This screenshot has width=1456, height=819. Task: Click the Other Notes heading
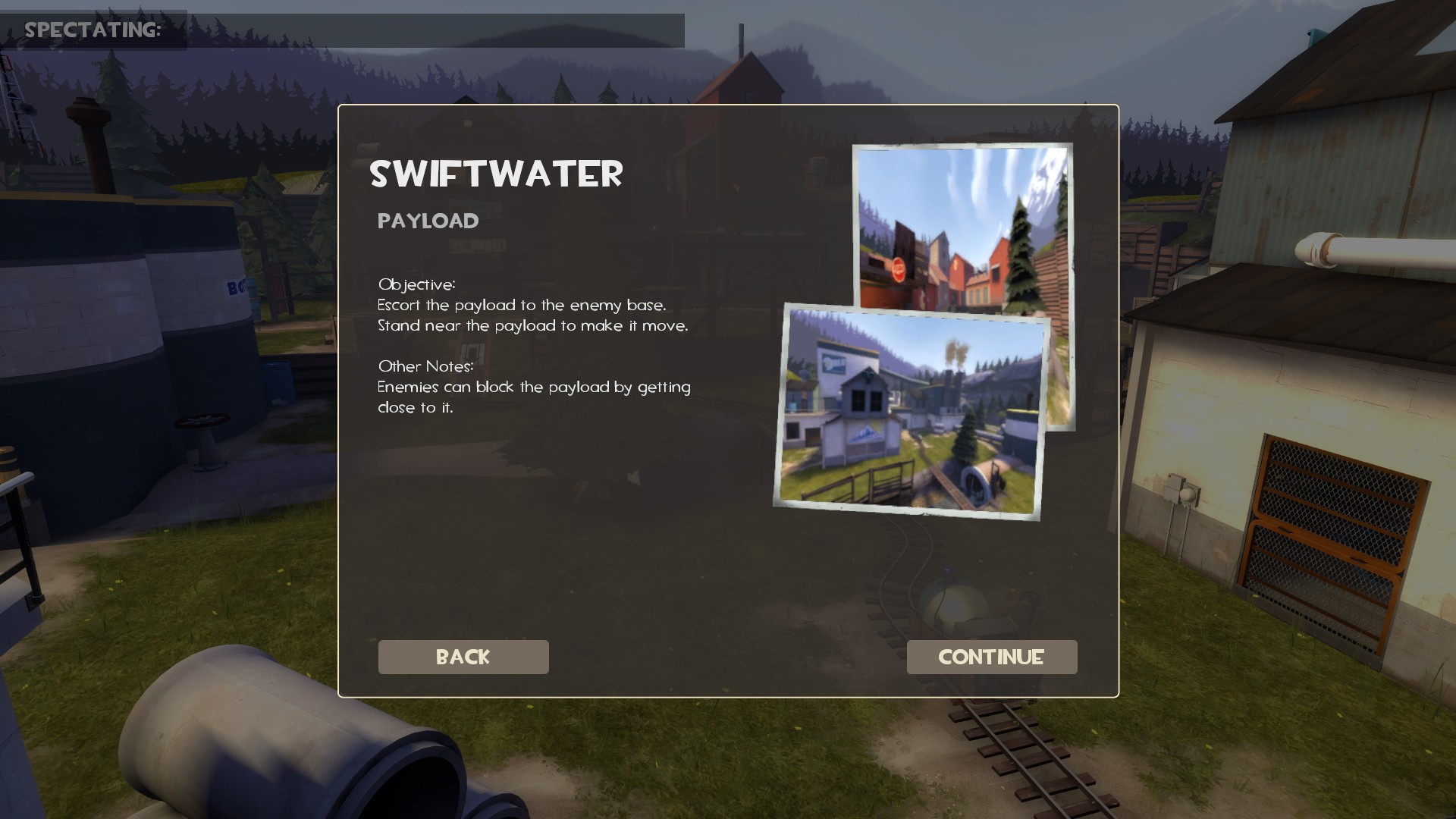[425, 366]
